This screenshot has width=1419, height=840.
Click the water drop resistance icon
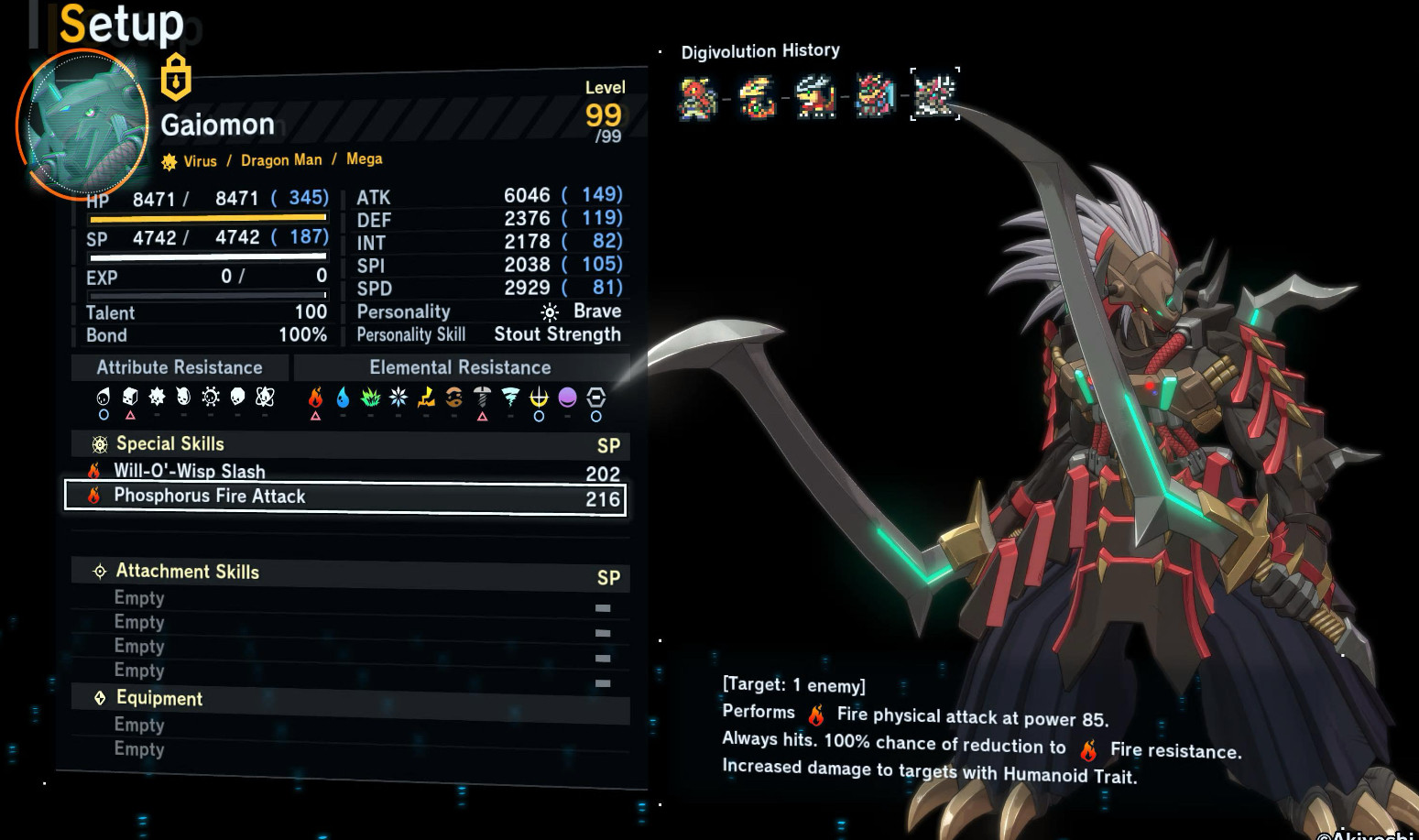point(343,397)
